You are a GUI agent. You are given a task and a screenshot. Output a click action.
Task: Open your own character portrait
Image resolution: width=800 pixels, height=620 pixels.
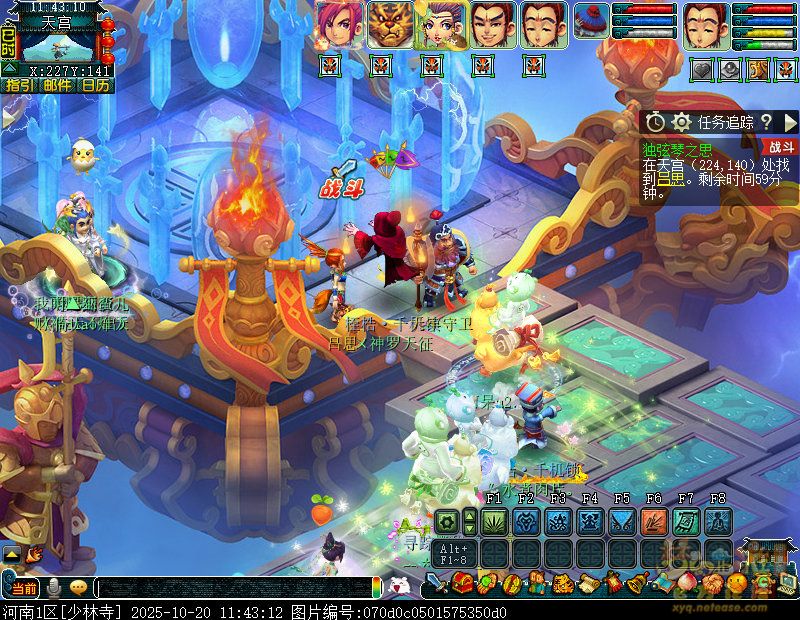pos(706,24)
